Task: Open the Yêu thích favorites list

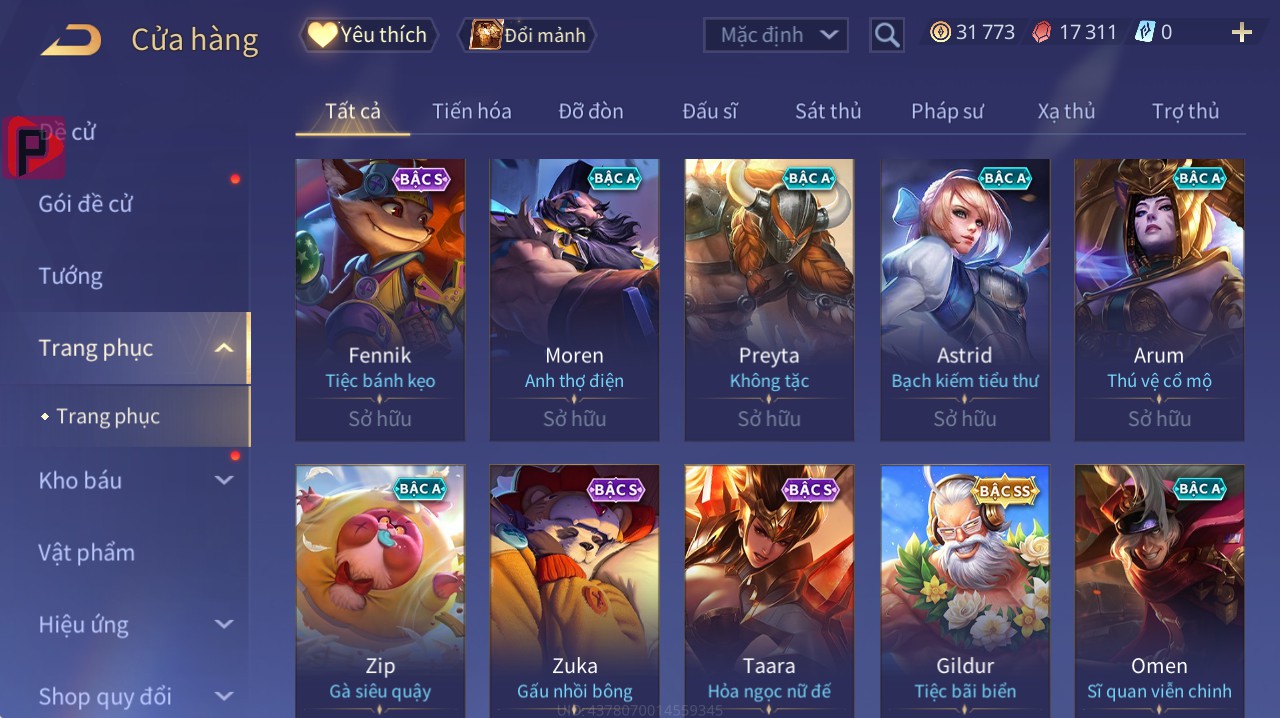Action: tap(367, 35)
